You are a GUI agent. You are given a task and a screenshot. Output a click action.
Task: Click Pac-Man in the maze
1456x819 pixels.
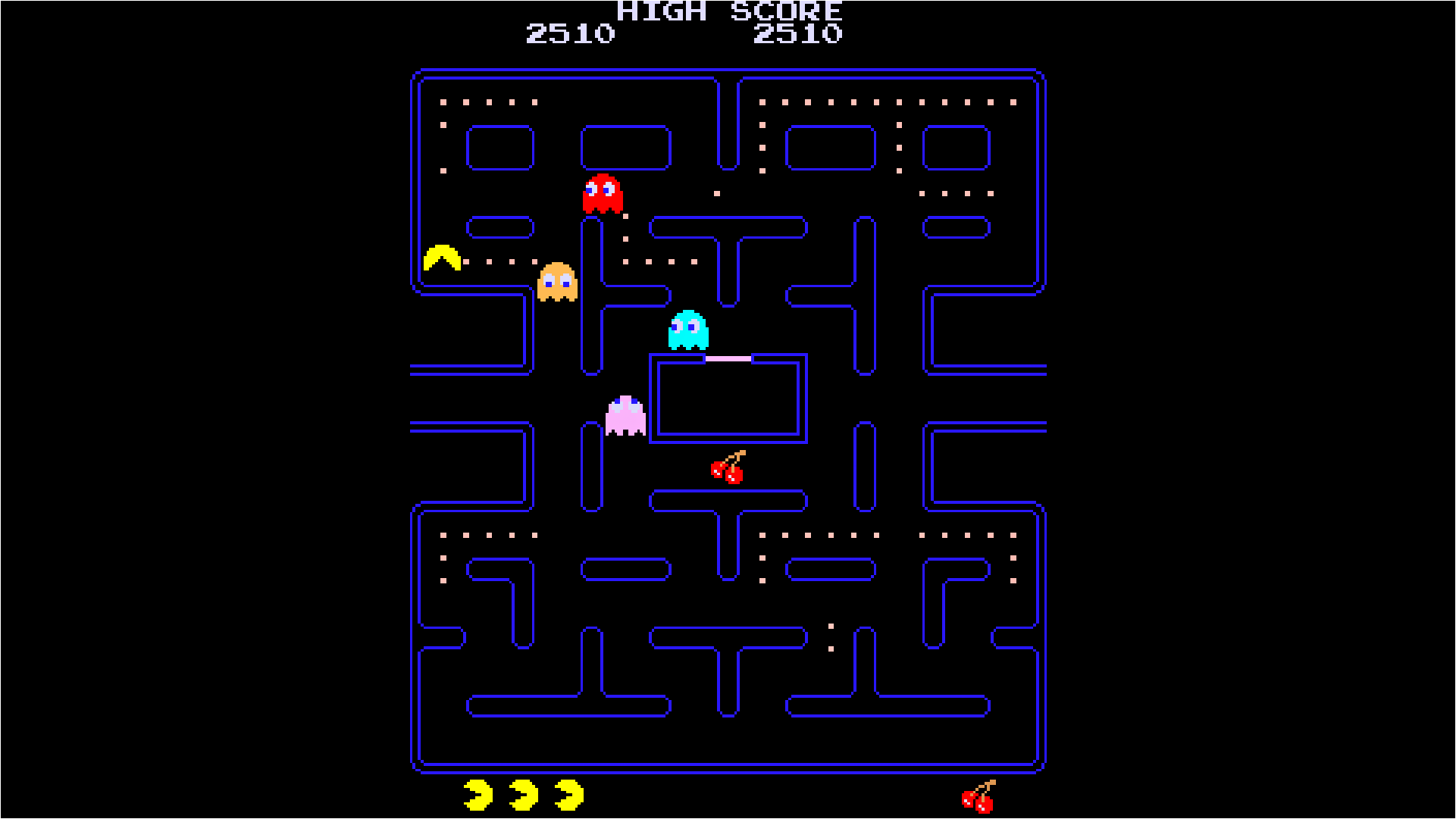point(442,258)
